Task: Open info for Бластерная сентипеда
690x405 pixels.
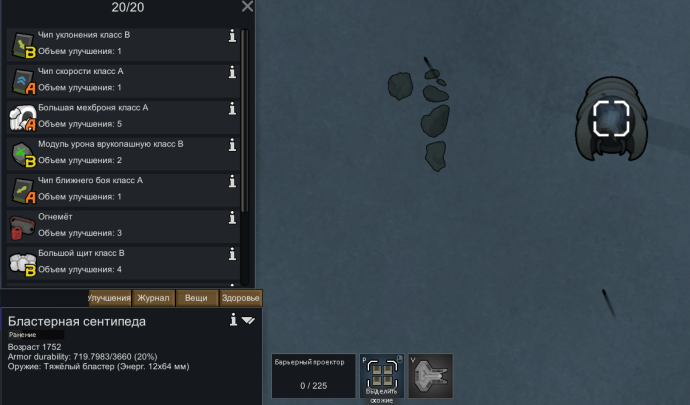Action: pyautogui.click(x=233, y=320)
